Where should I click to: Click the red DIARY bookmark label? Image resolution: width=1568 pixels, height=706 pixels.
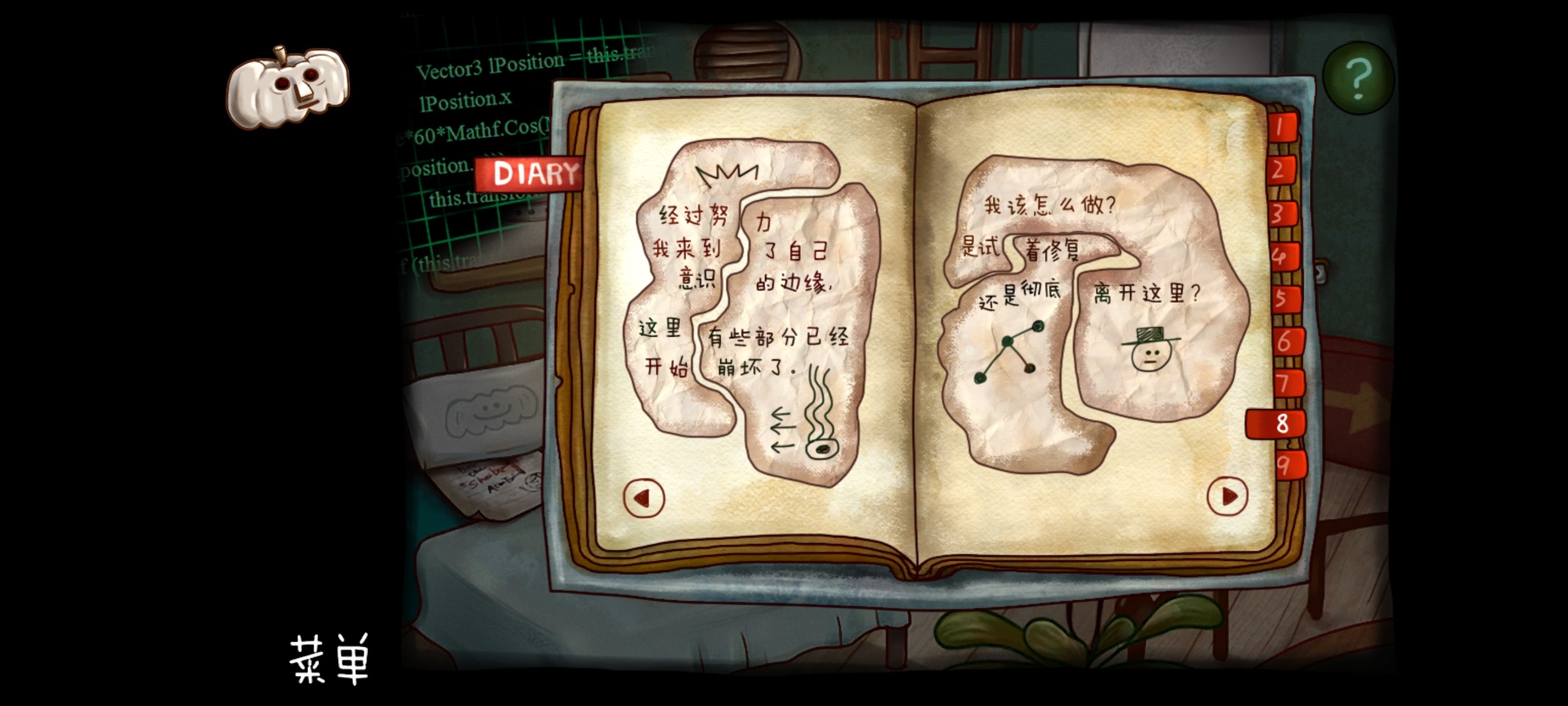coord(531,175)
